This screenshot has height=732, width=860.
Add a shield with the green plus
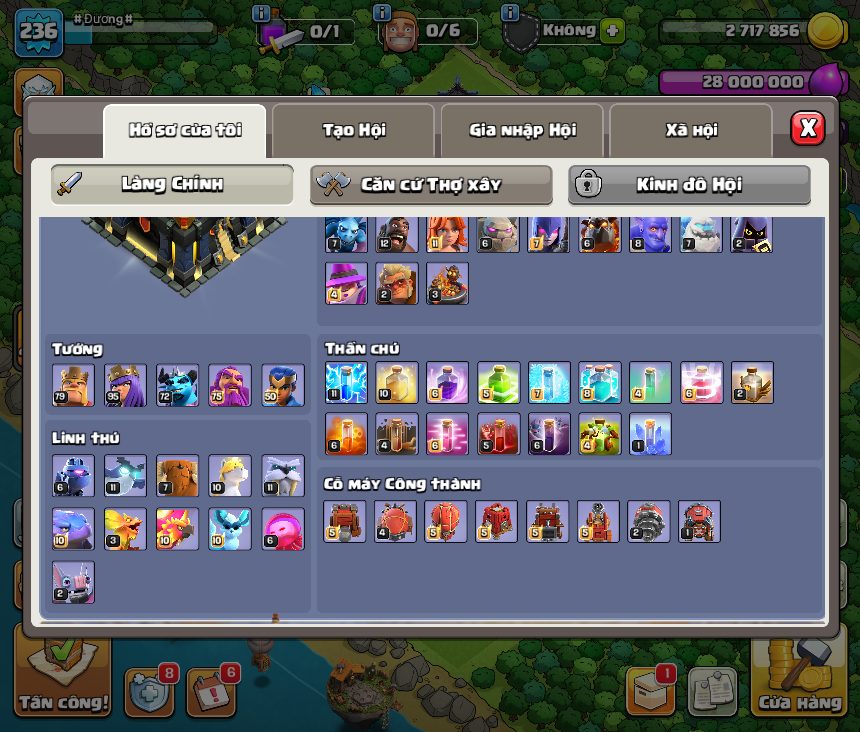click(x=612, y=30)
